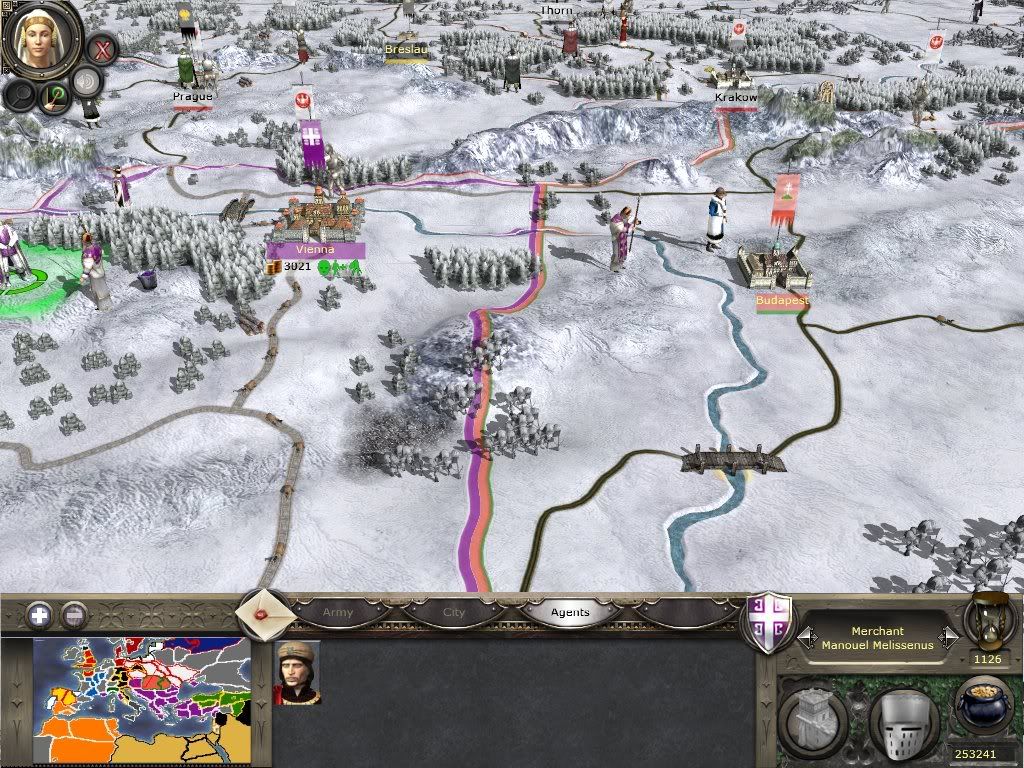Activate the green ring target button
1024x768 pixels.
click(x=54, y=97)
